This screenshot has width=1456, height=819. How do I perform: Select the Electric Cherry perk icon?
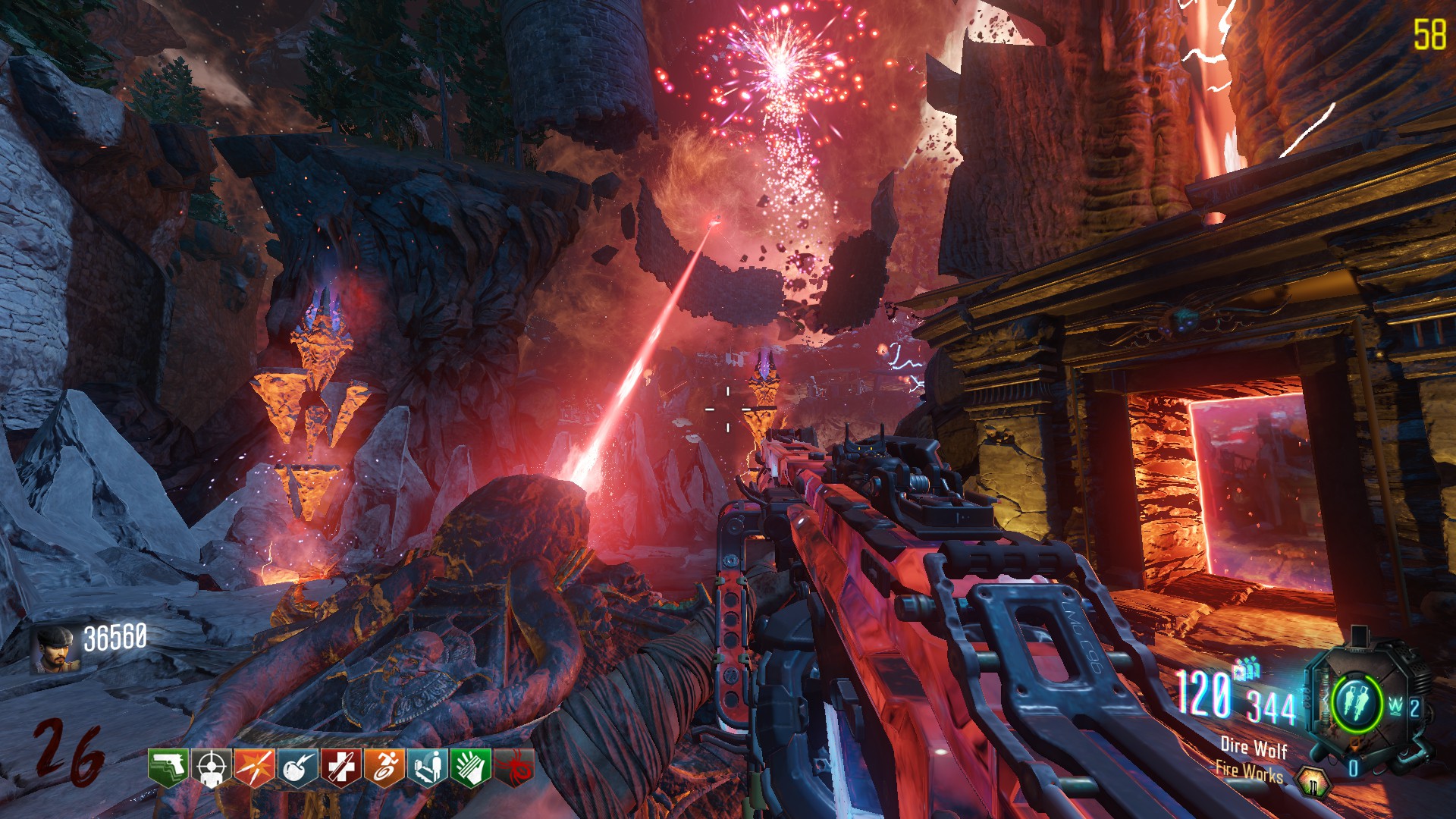[x=297, y=768]
